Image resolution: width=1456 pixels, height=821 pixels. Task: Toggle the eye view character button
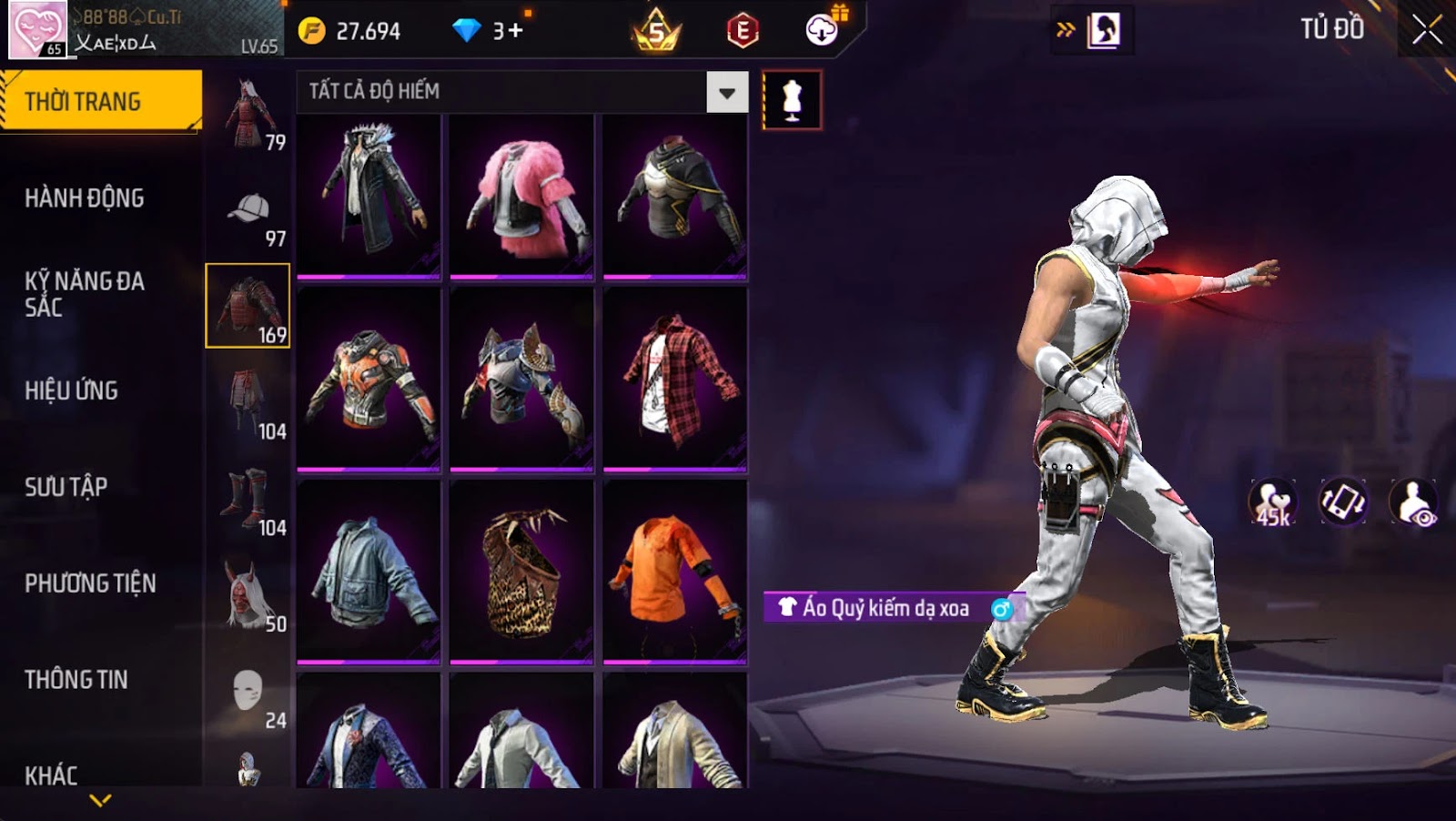tap(1413, 502)
